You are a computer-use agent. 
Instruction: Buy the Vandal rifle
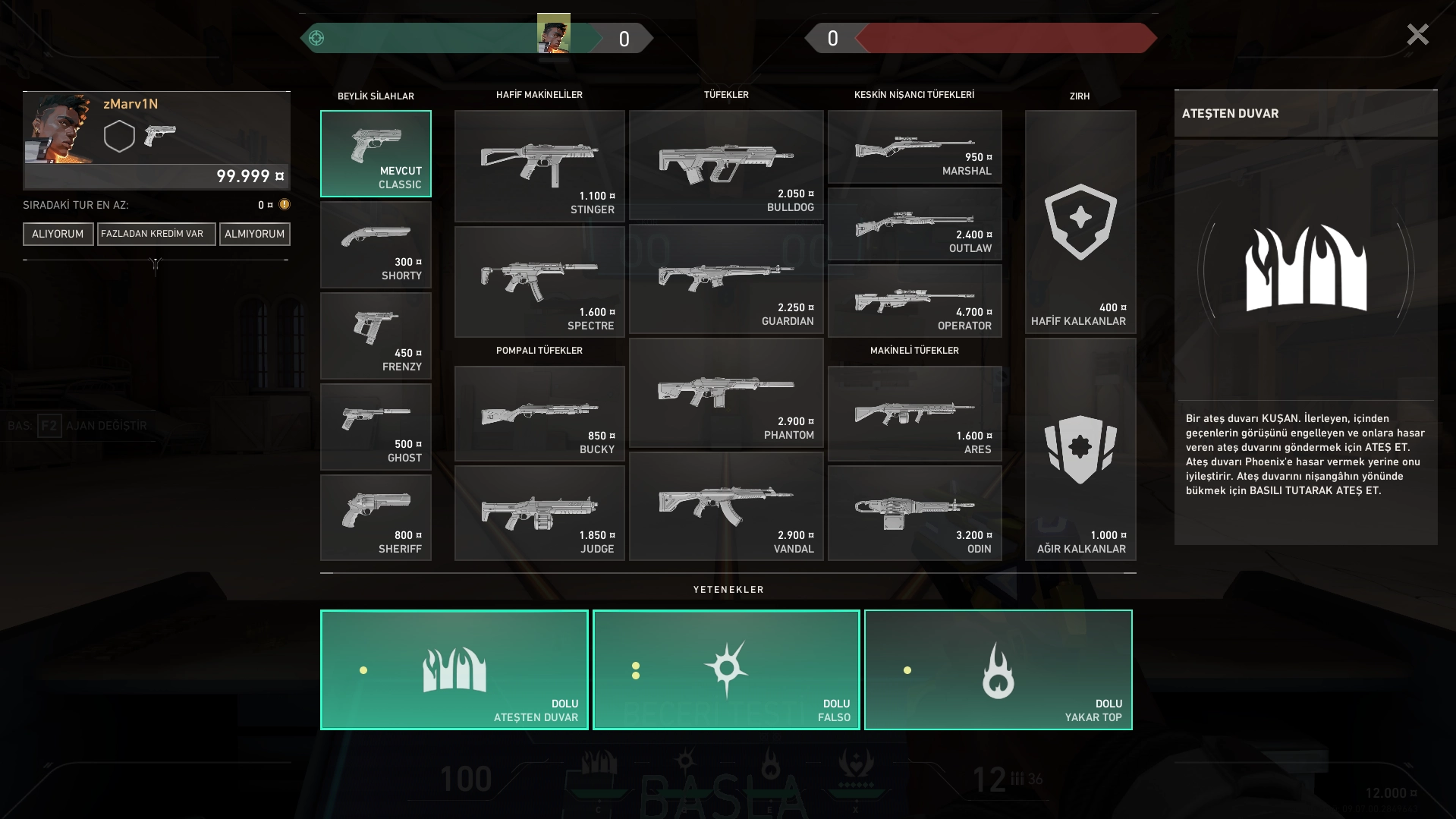[x=726, y=507]
